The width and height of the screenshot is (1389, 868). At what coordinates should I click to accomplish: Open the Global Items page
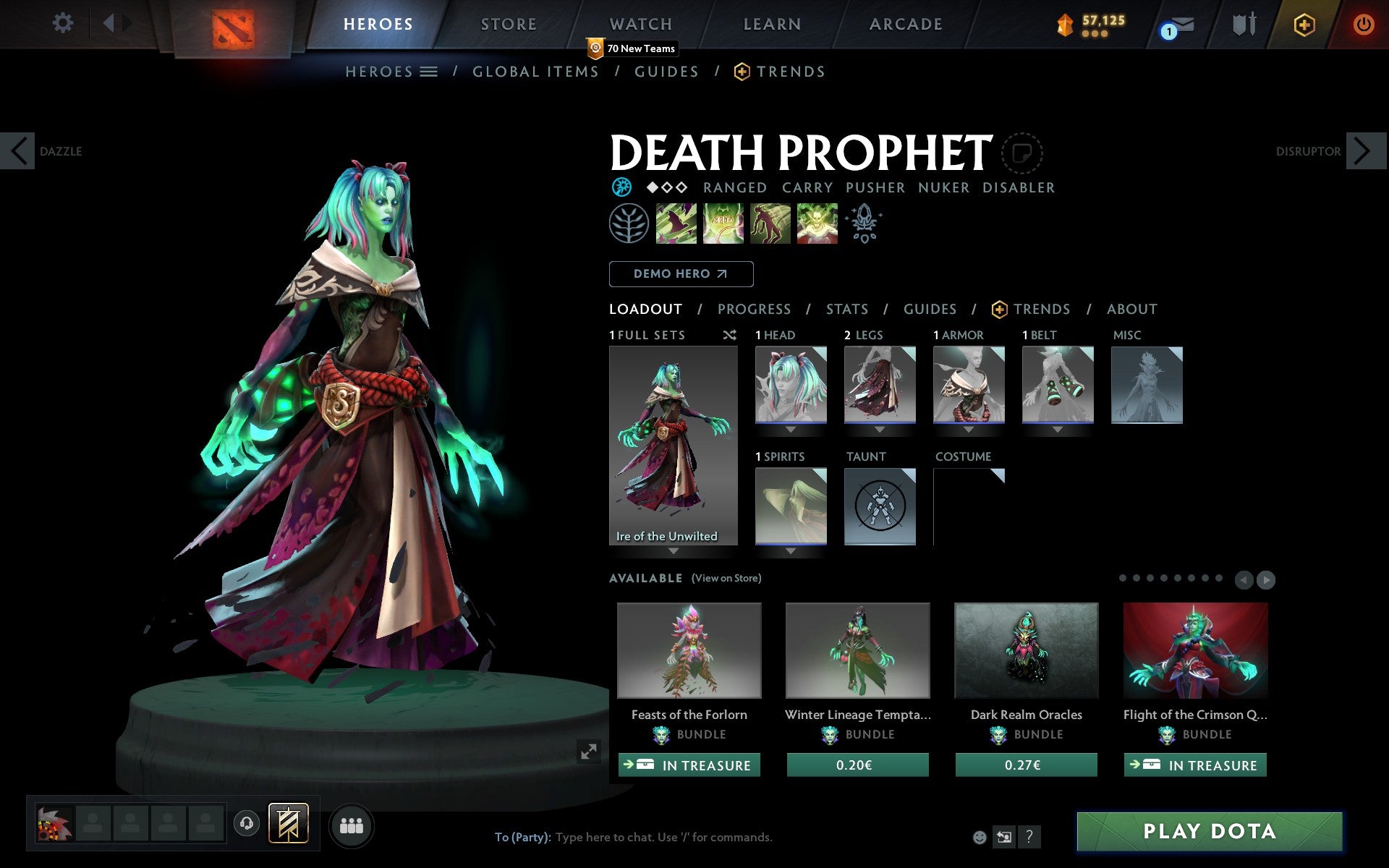click(x=535, y=72)
